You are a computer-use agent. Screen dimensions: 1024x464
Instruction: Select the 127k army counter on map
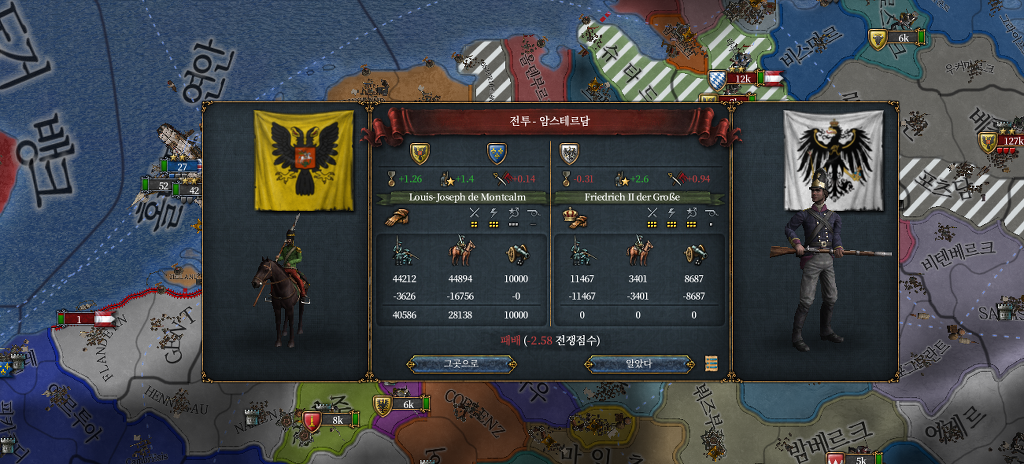[x=1010, y=141]
